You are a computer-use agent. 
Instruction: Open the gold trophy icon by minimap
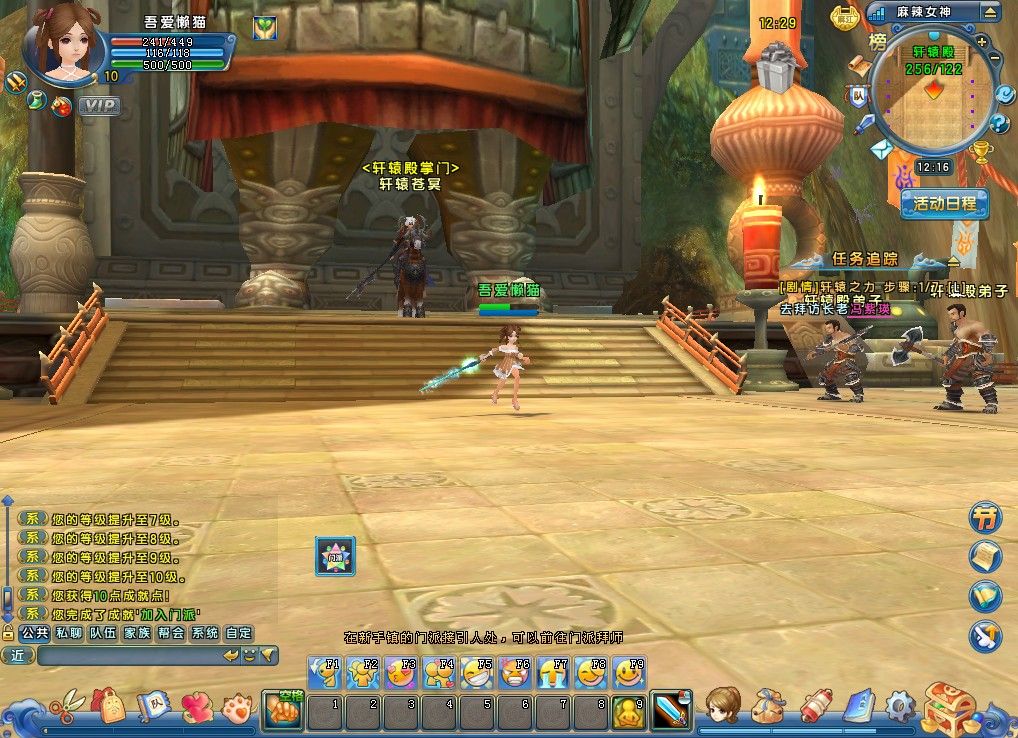point(982,152)
